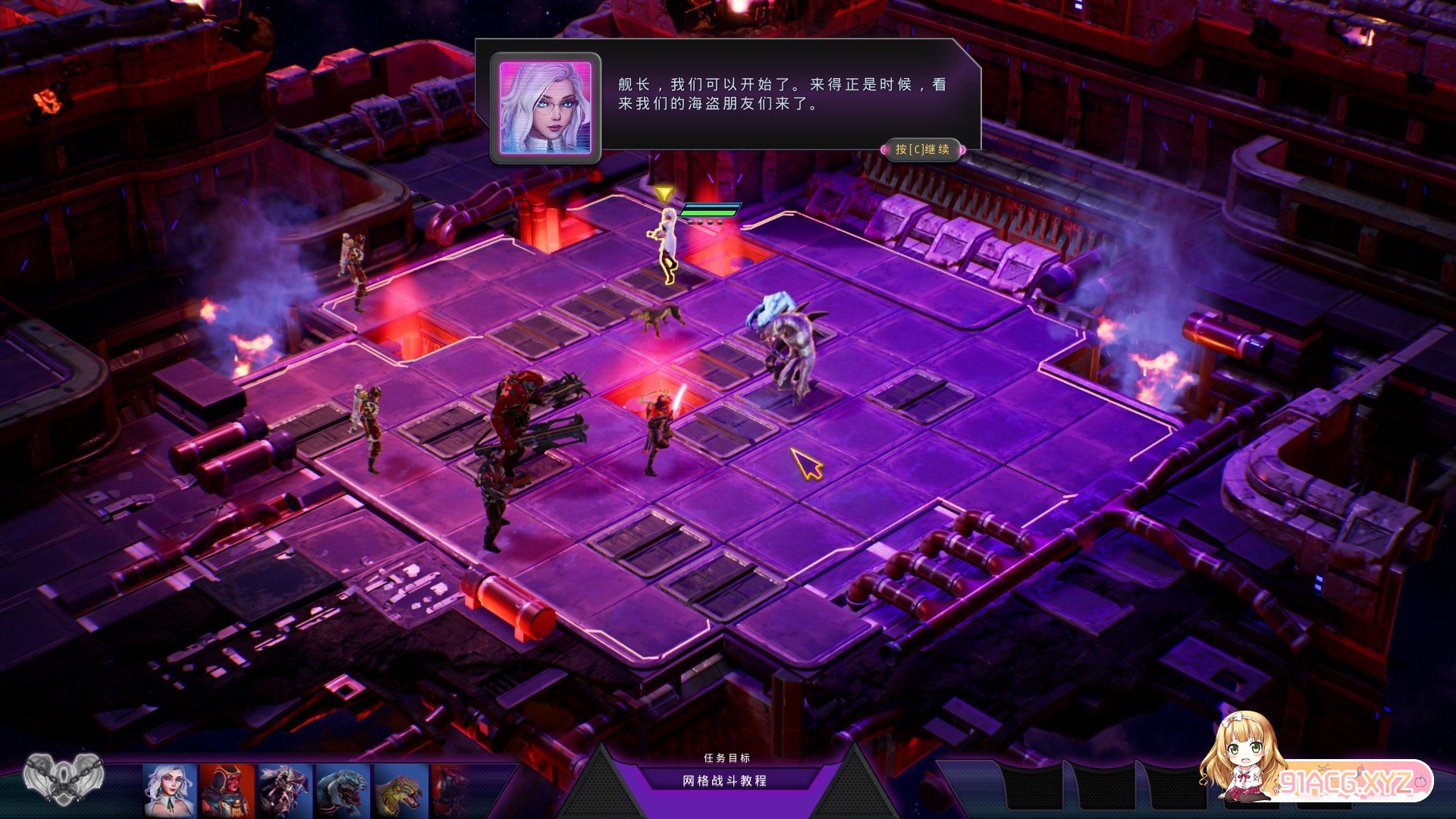This screenshot has height=819, width=1456.
Task: Select the yellow-green hound portrait
Action: coord(400,790)
